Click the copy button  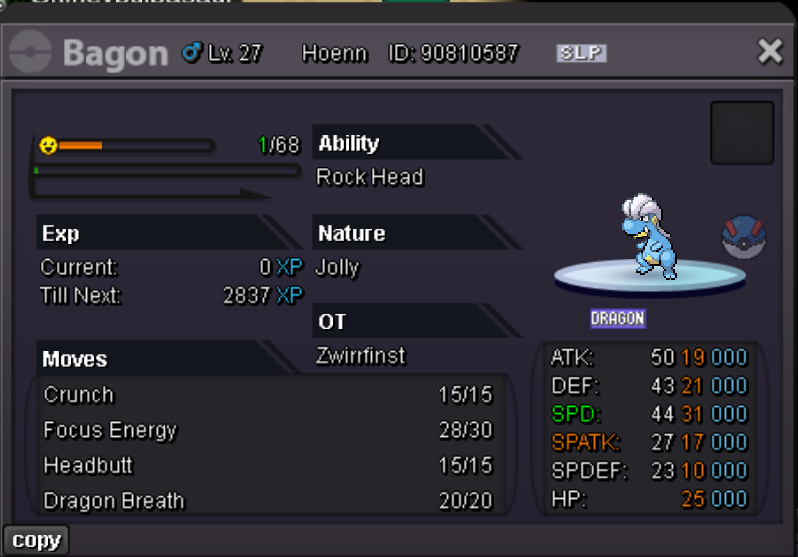[x=37, y=541]
